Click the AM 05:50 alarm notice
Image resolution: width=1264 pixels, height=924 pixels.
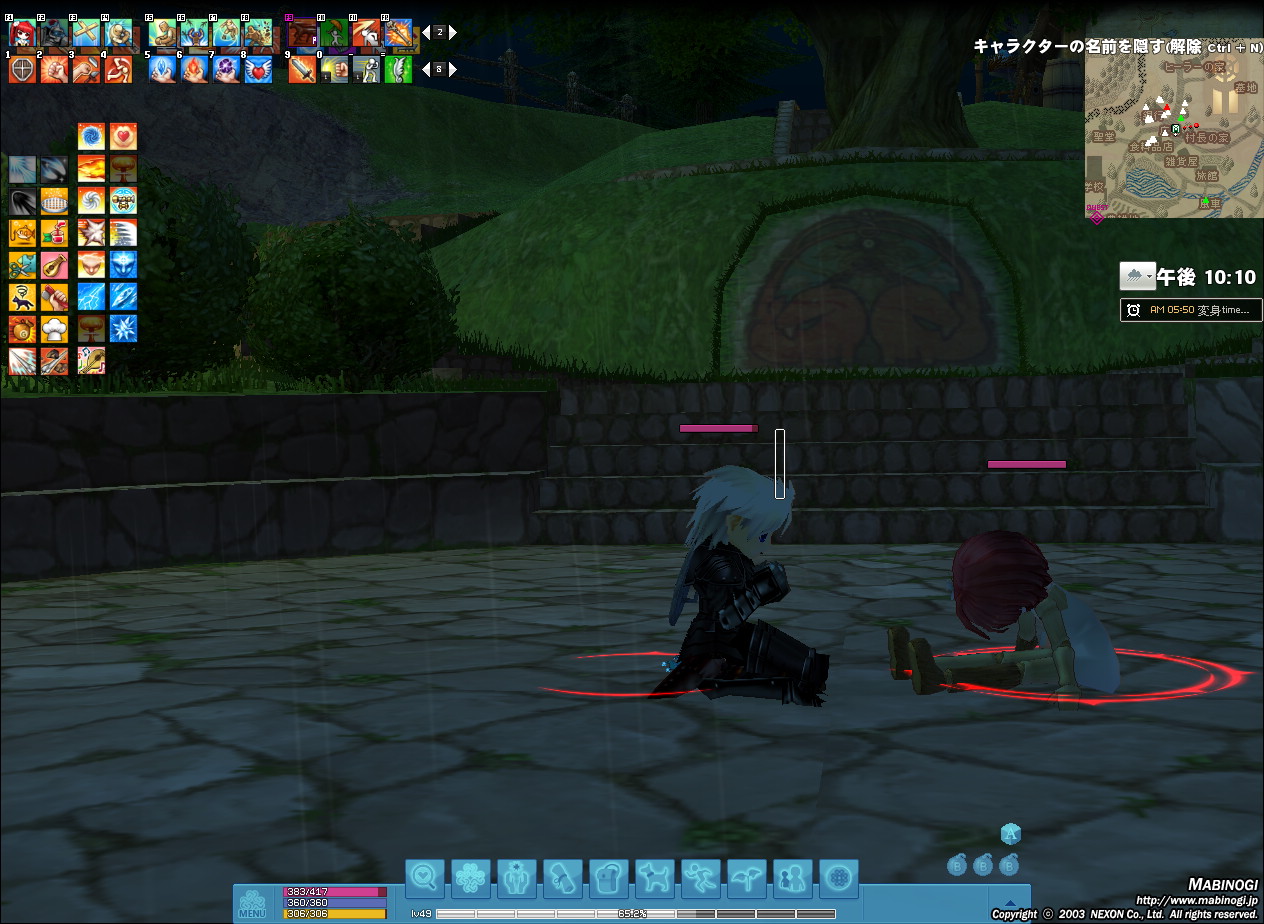1191,310
